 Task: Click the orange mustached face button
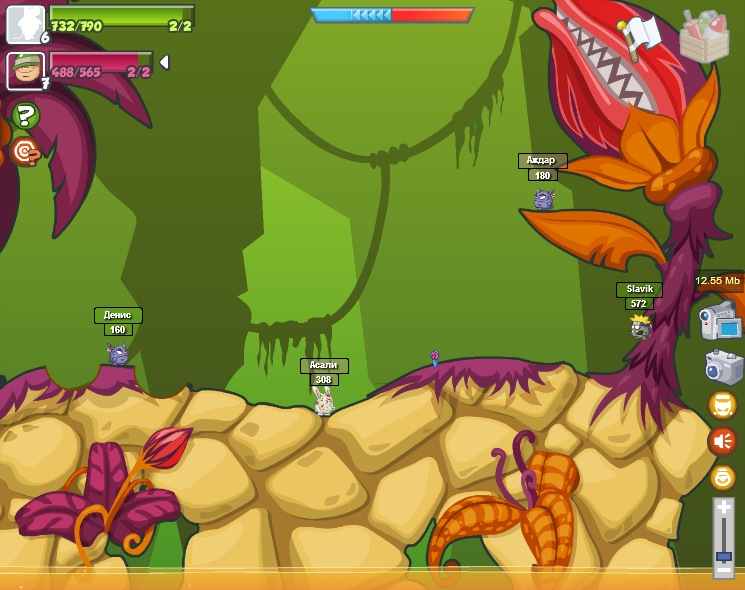722,405
